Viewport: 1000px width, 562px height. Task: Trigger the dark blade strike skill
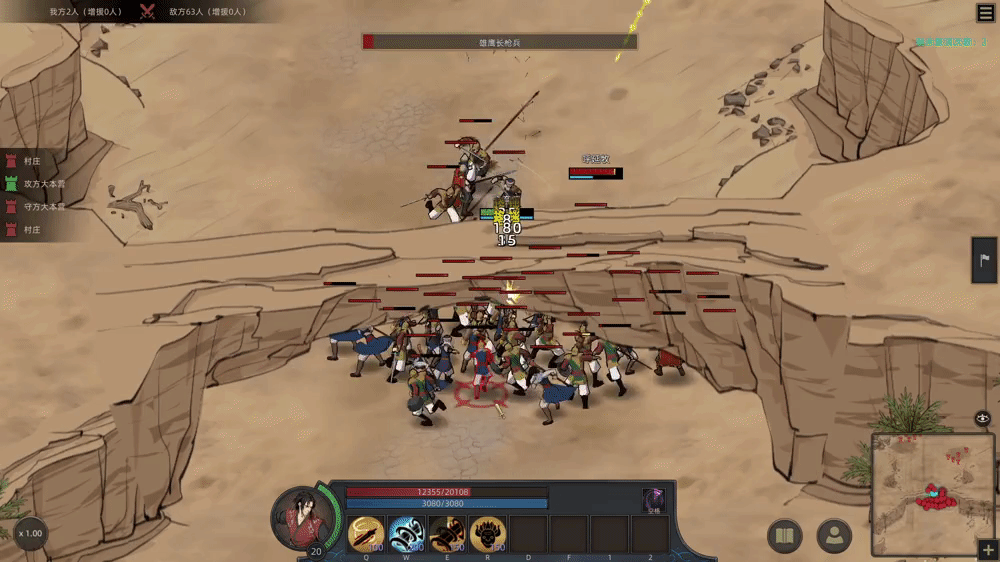tap(447, 535)
